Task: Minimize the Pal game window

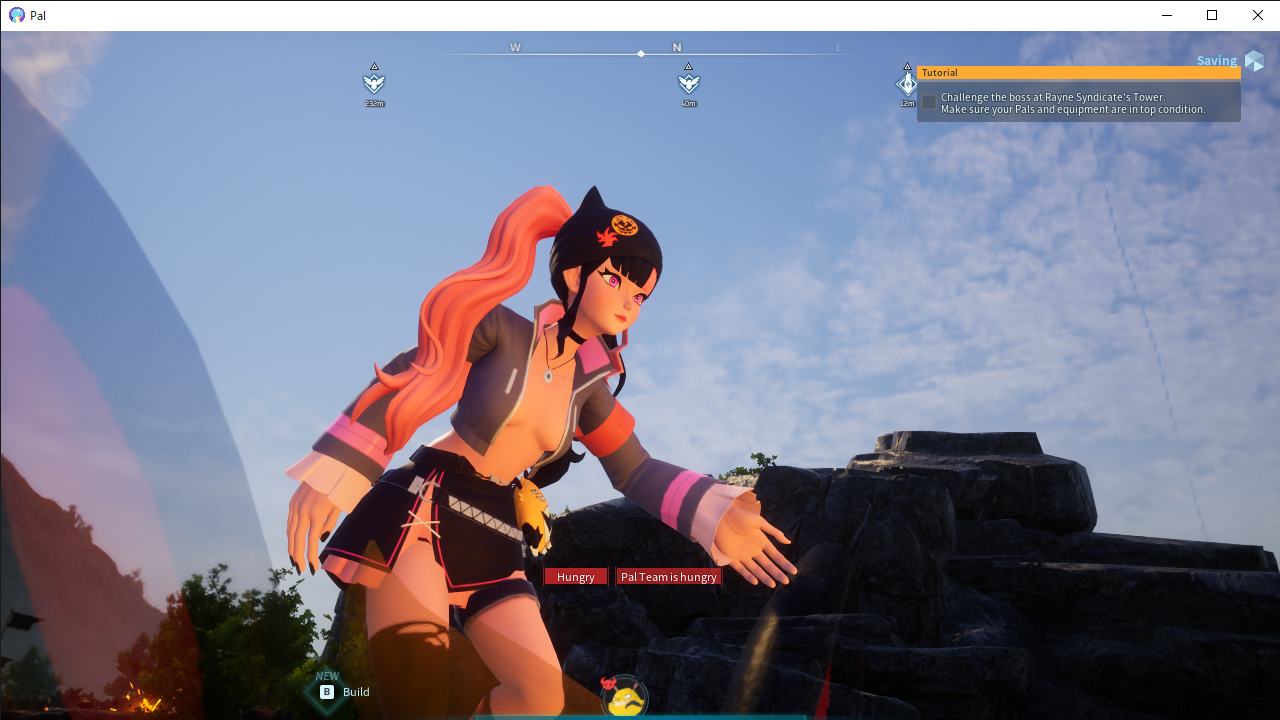Action: [x=1167, y=15]
